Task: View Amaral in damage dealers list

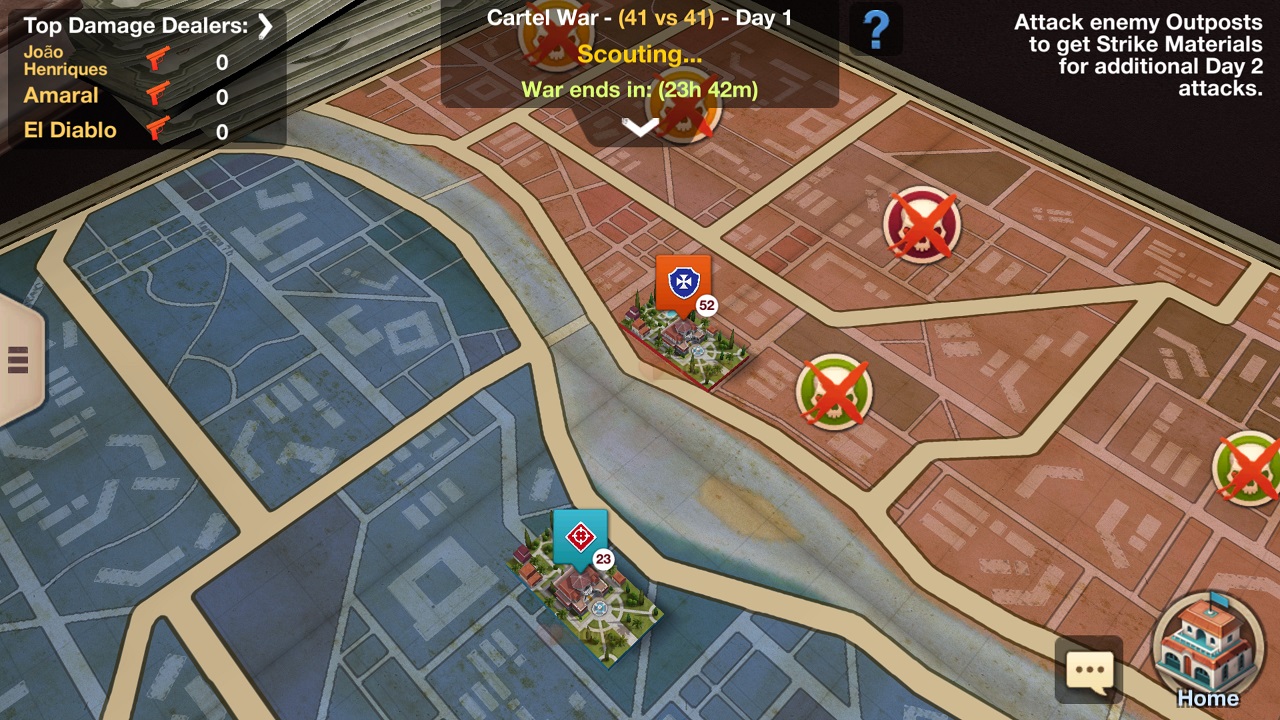Action: tap(61, 96)
